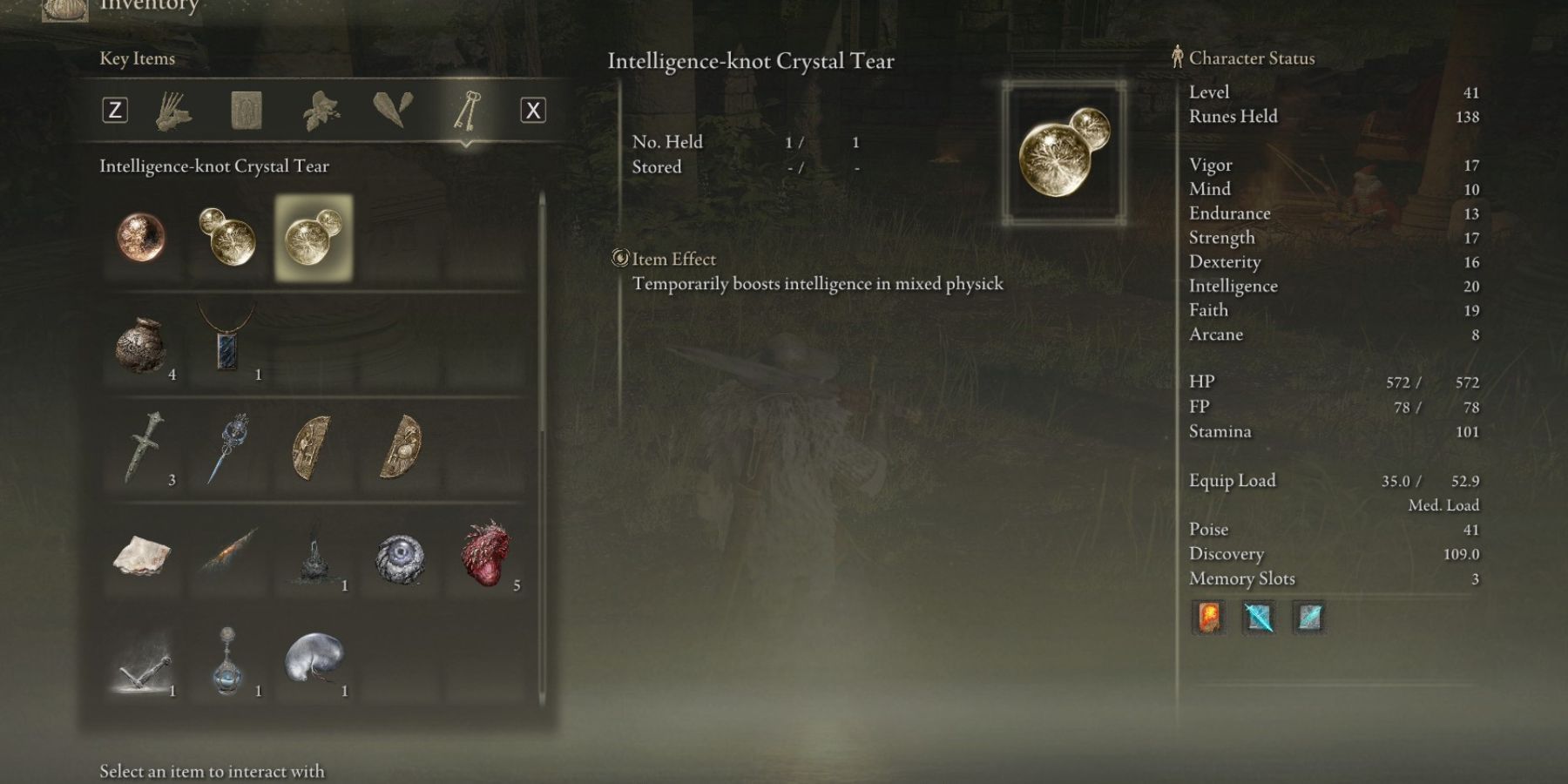
Task: Select the silver larval tear item
Action: (x=314, y=659)
